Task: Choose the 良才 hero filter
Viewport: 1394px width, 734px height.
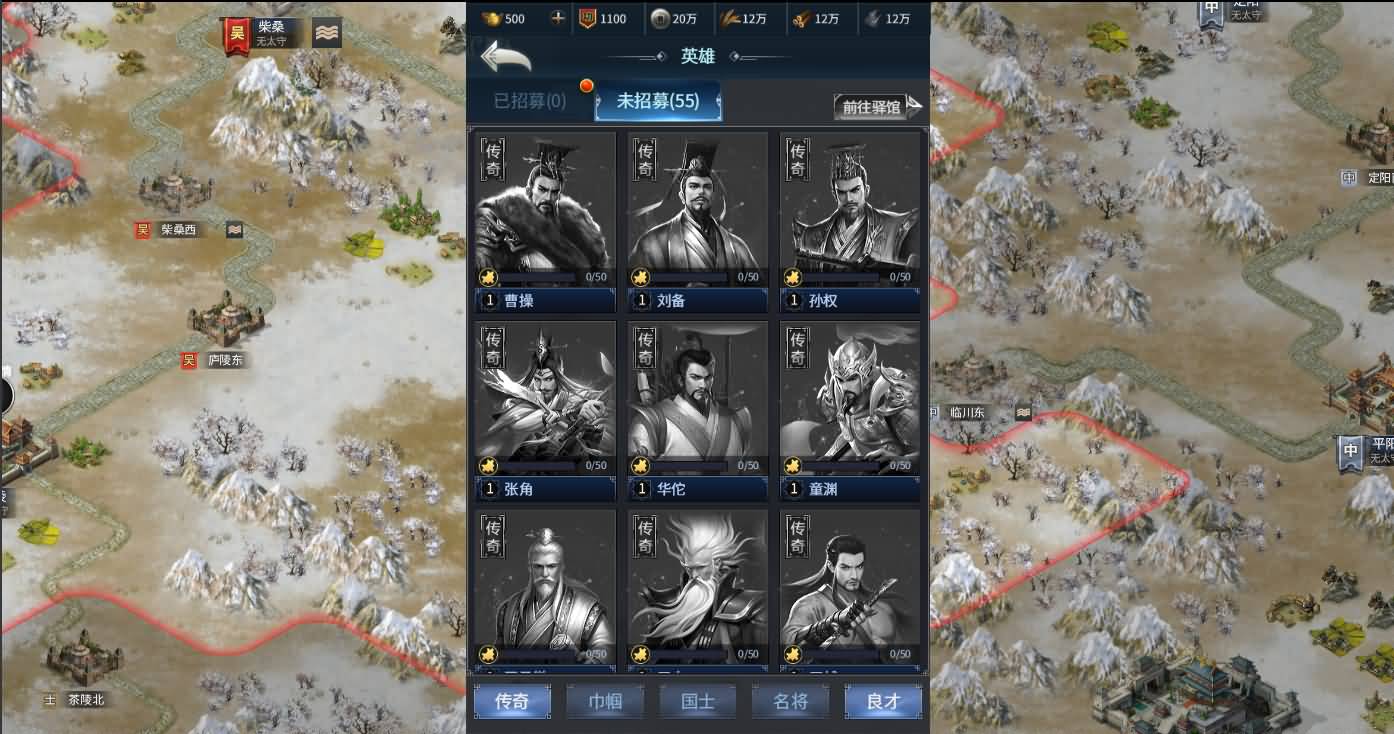Action: pos(883,702)
